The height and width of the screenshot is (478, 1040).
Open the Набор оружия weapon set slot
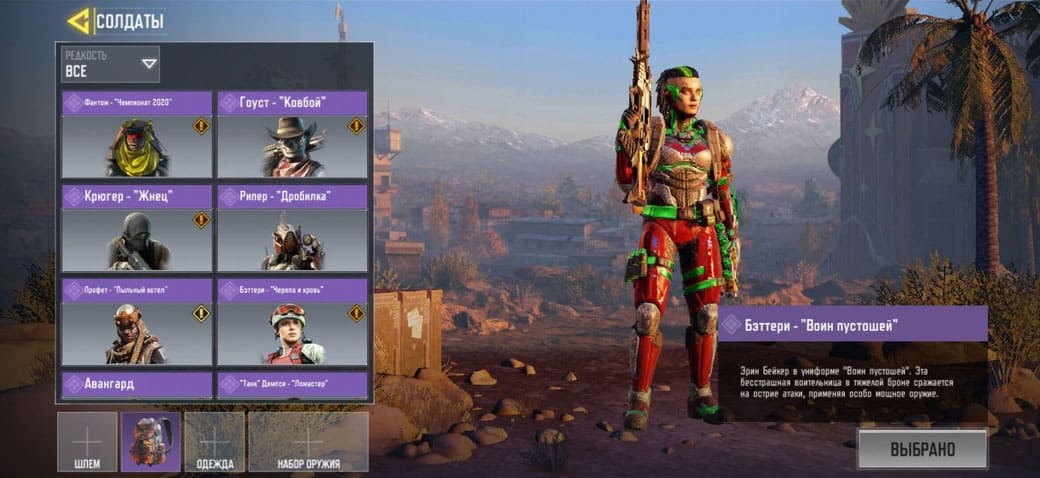pos(308,442)
